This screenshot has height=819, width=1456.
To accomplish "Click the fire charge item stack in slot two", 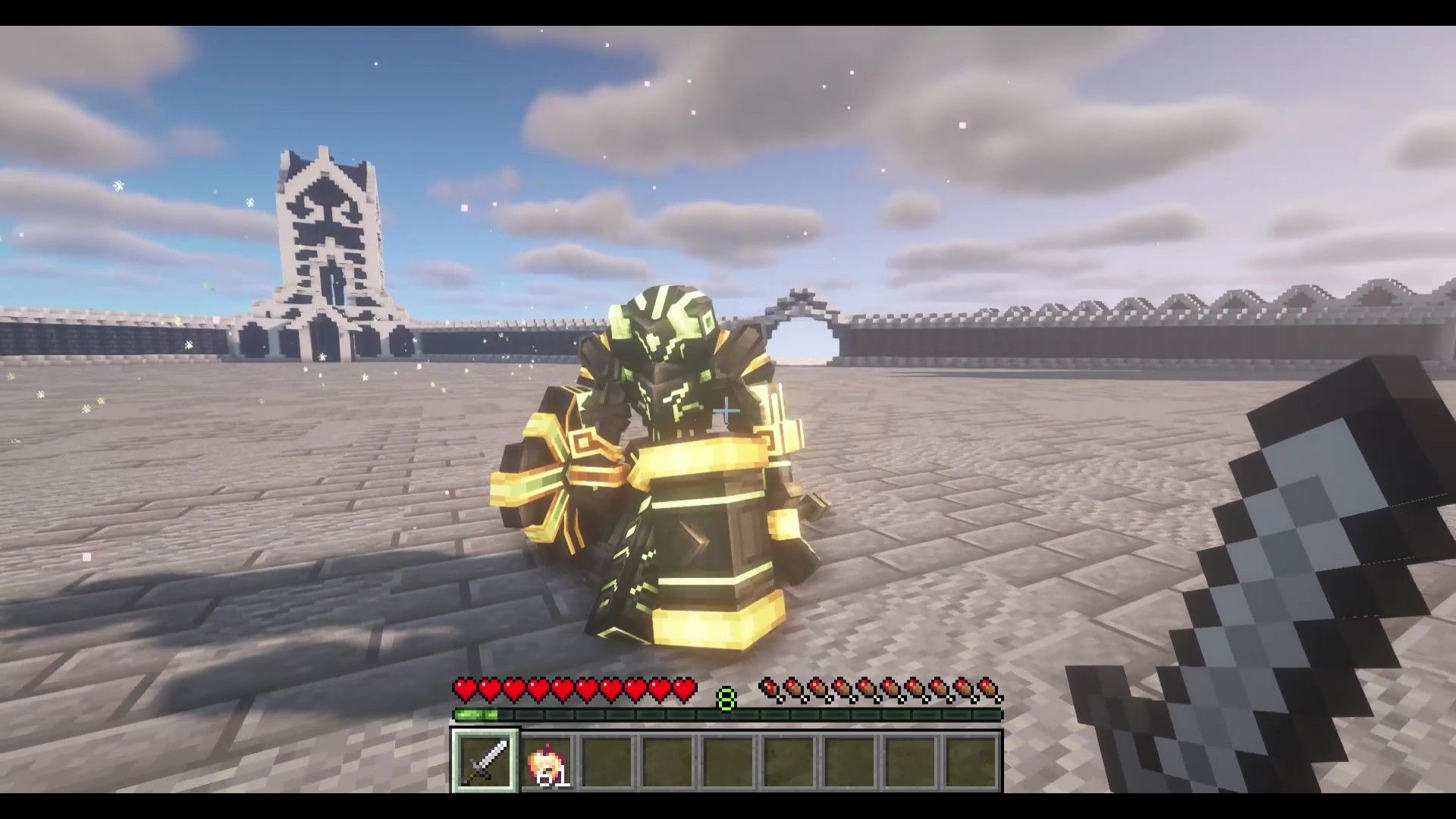I will pyautogui.click(x=548, y=762).
